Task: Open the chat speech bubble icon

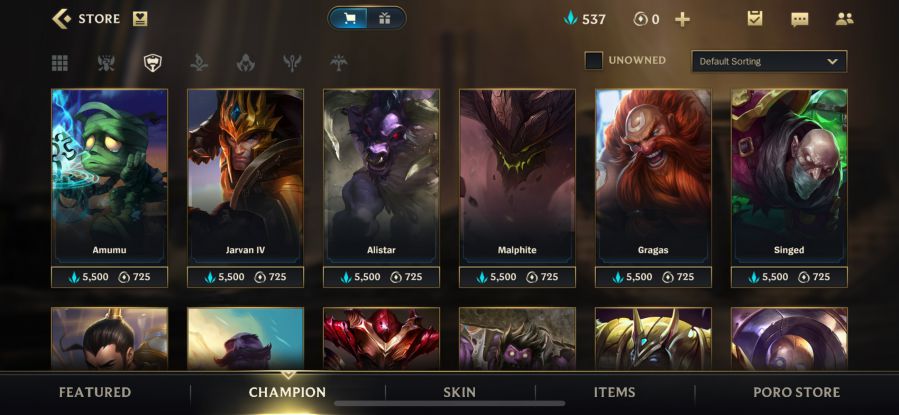Action: click(799, 19)
